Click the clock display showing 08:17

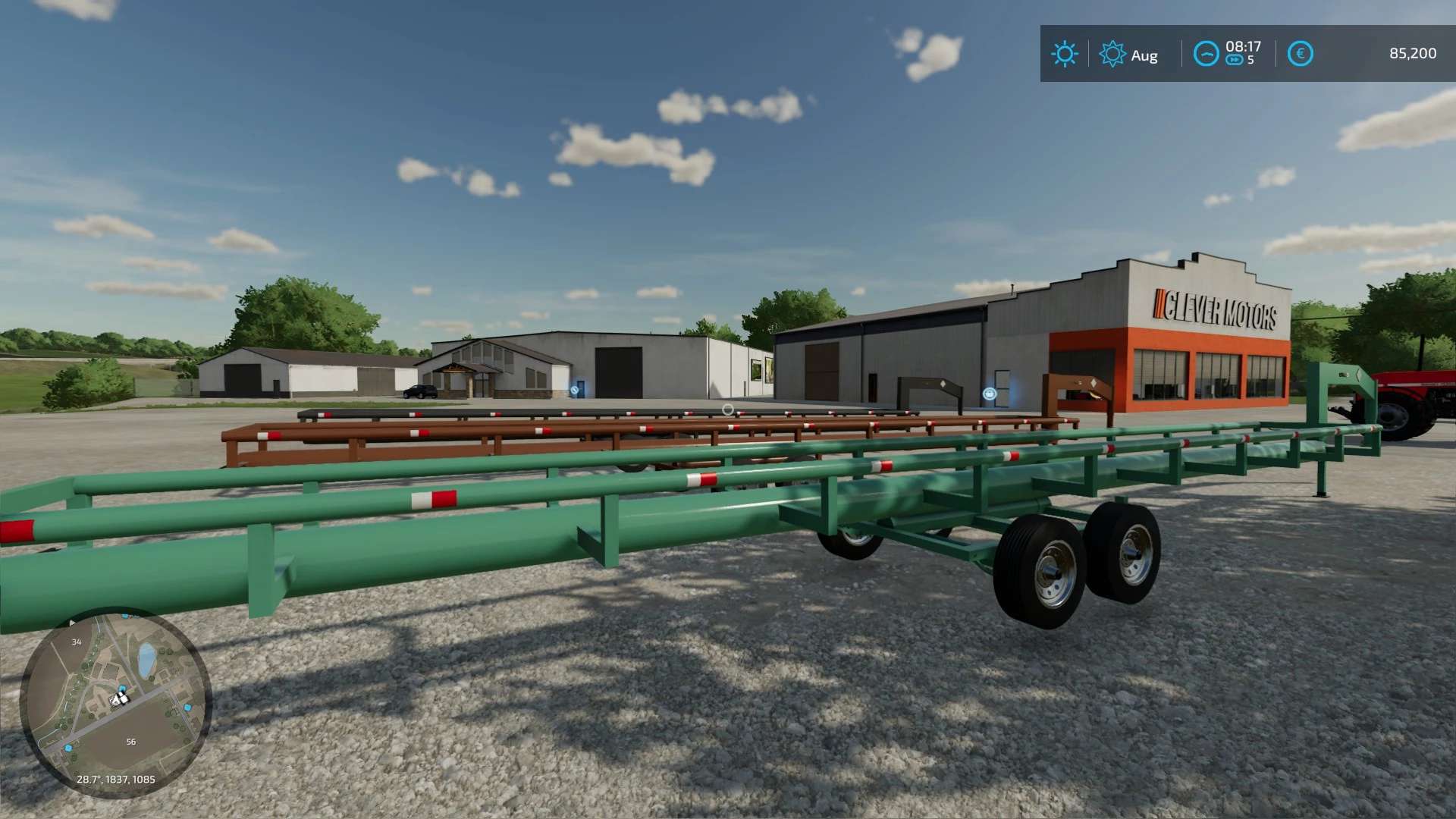click(x=1244, y=47)
